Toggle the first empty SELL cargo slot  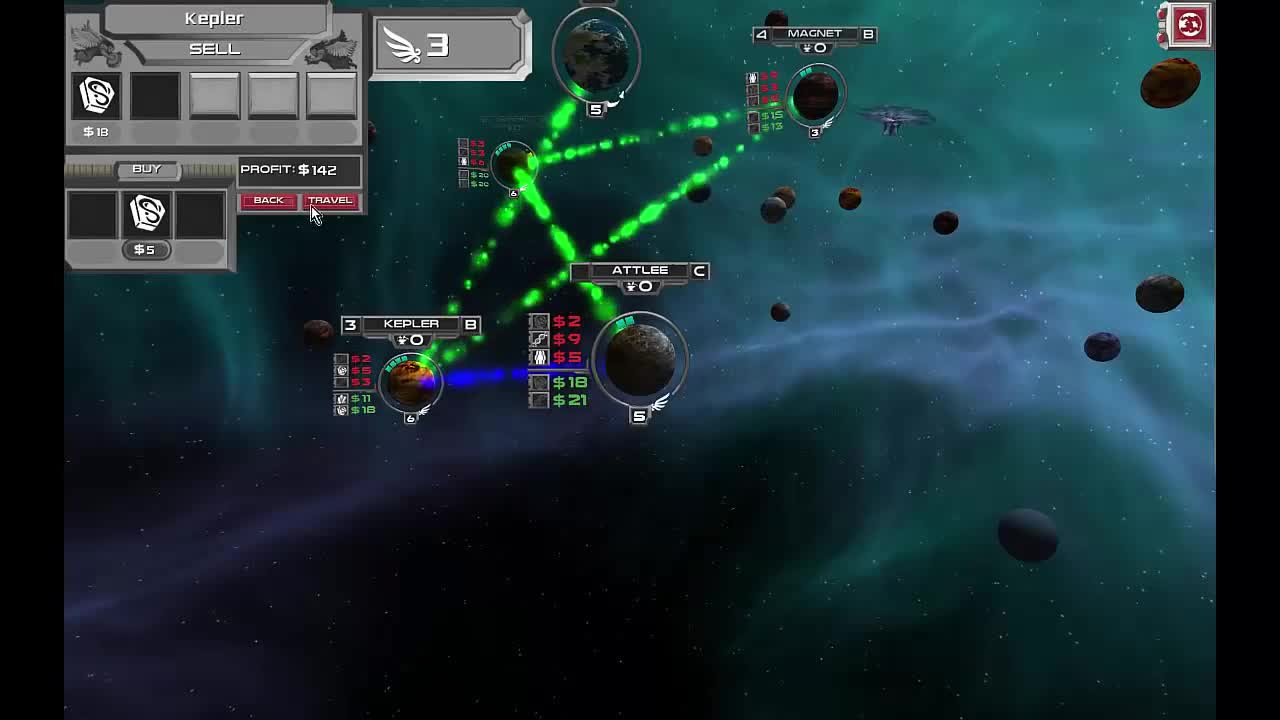(155, 95)
